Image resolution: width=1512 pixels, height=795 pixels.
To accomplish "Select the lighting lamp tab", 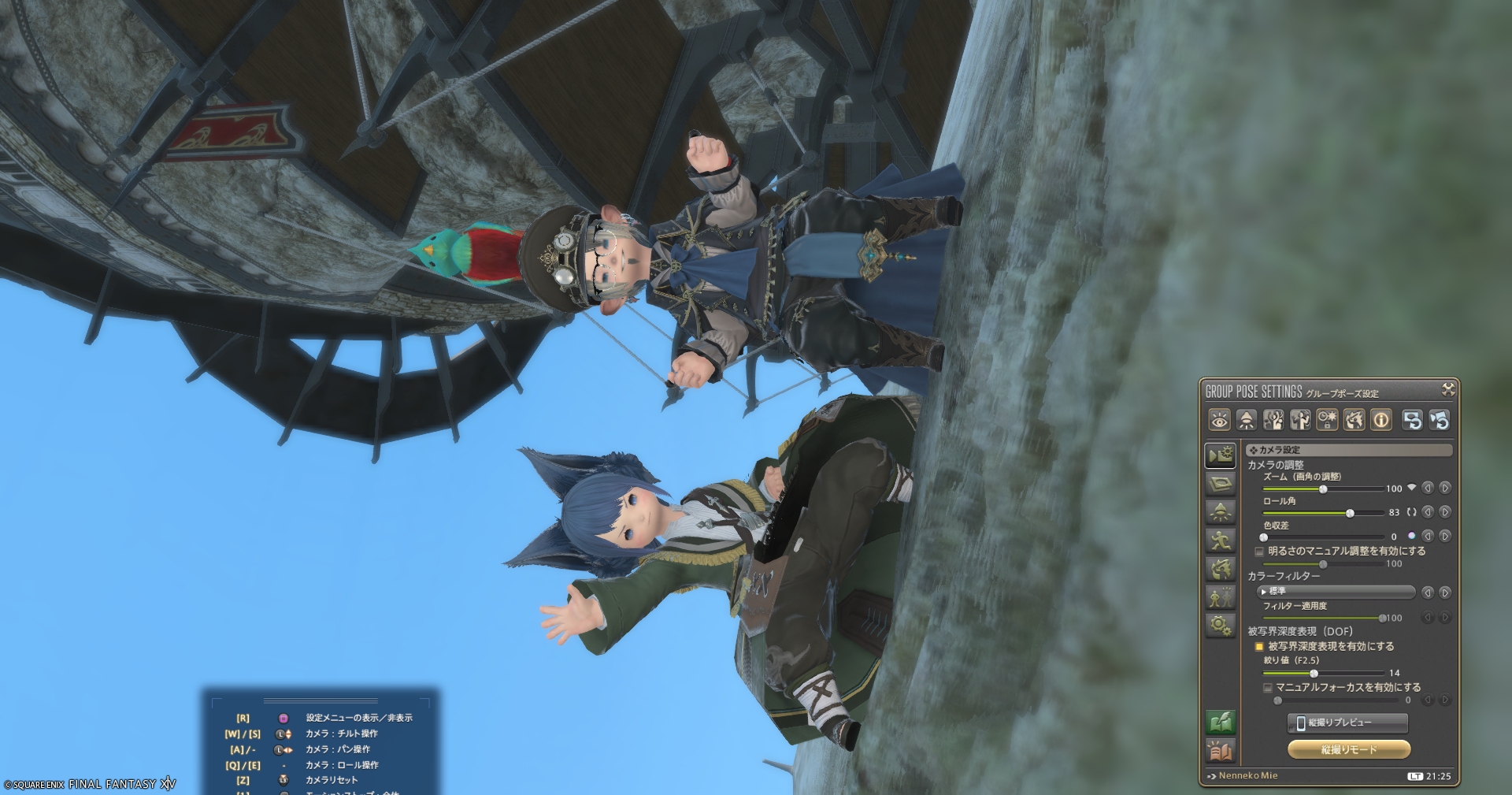I will click(x=1220, y=512).
